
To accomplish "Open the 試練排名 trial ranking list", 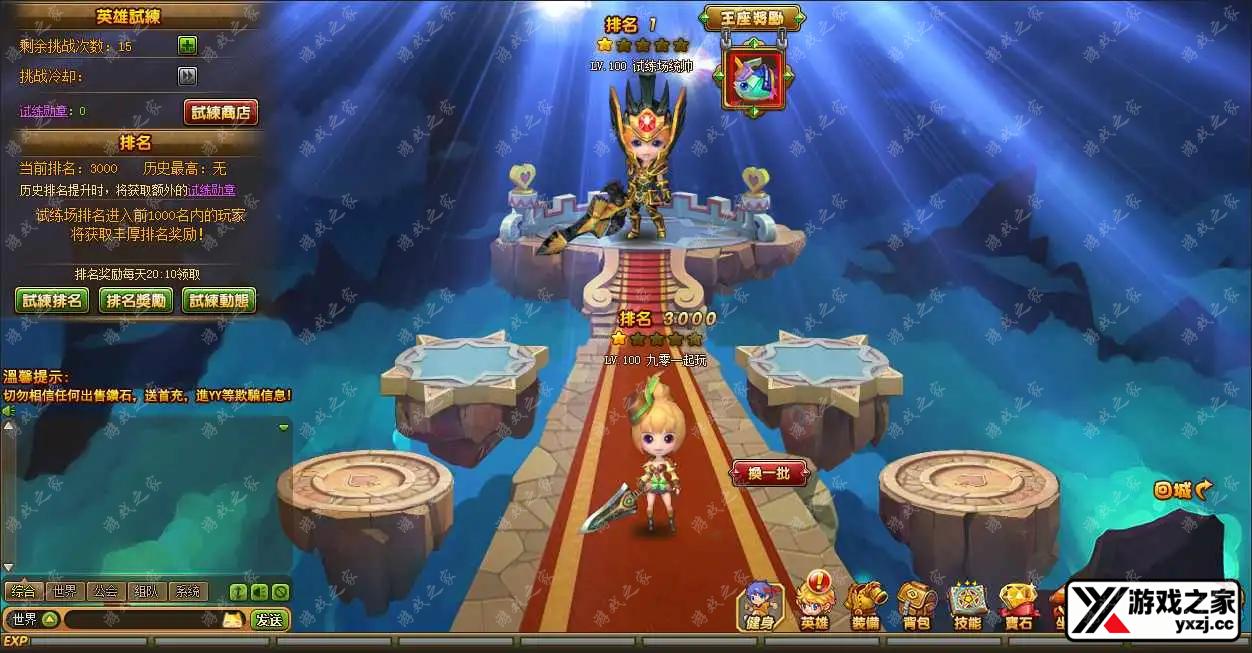I will click(52, 300).
